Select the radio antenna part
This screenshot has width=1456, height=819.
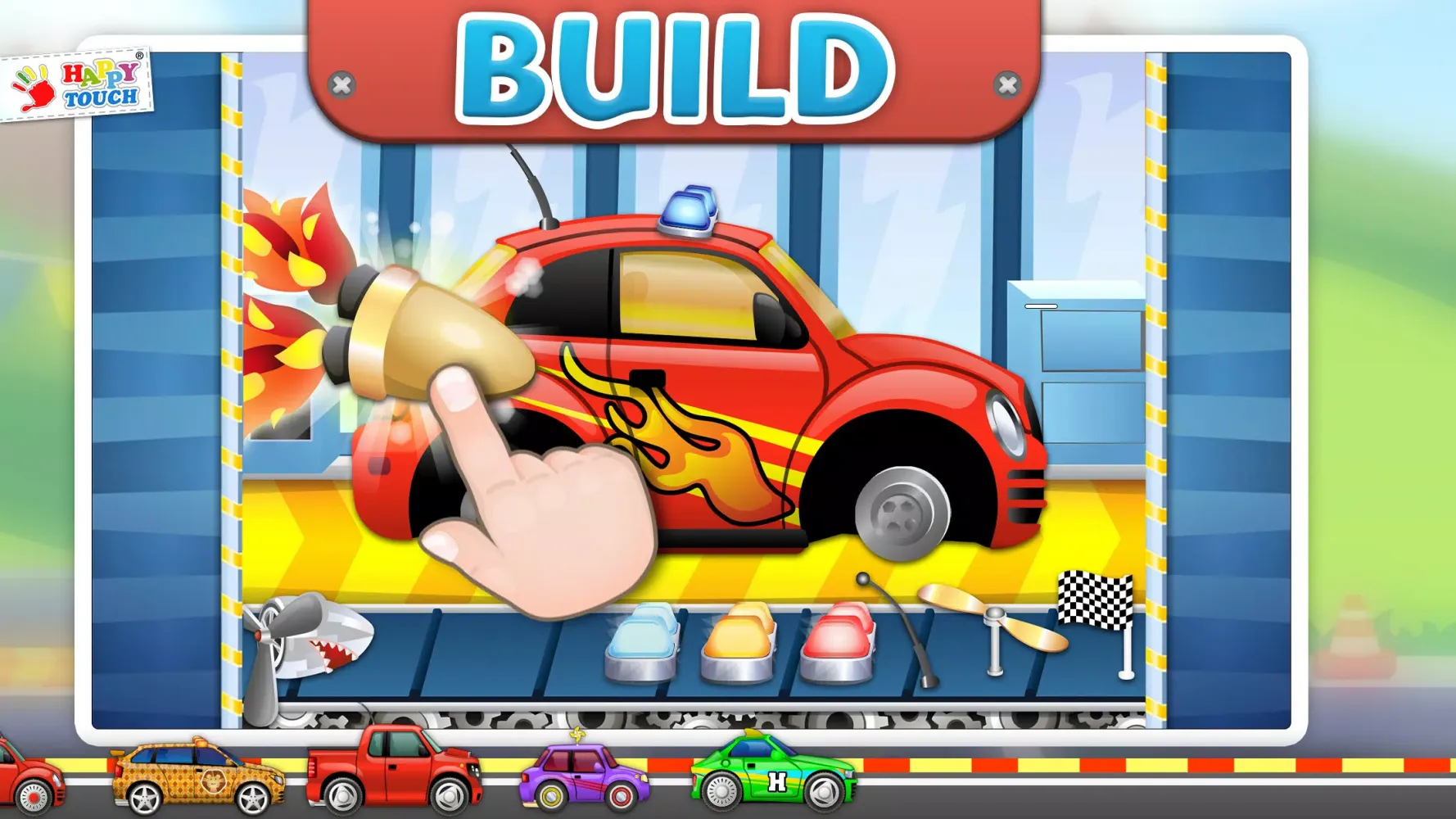[x=901, y=639]
